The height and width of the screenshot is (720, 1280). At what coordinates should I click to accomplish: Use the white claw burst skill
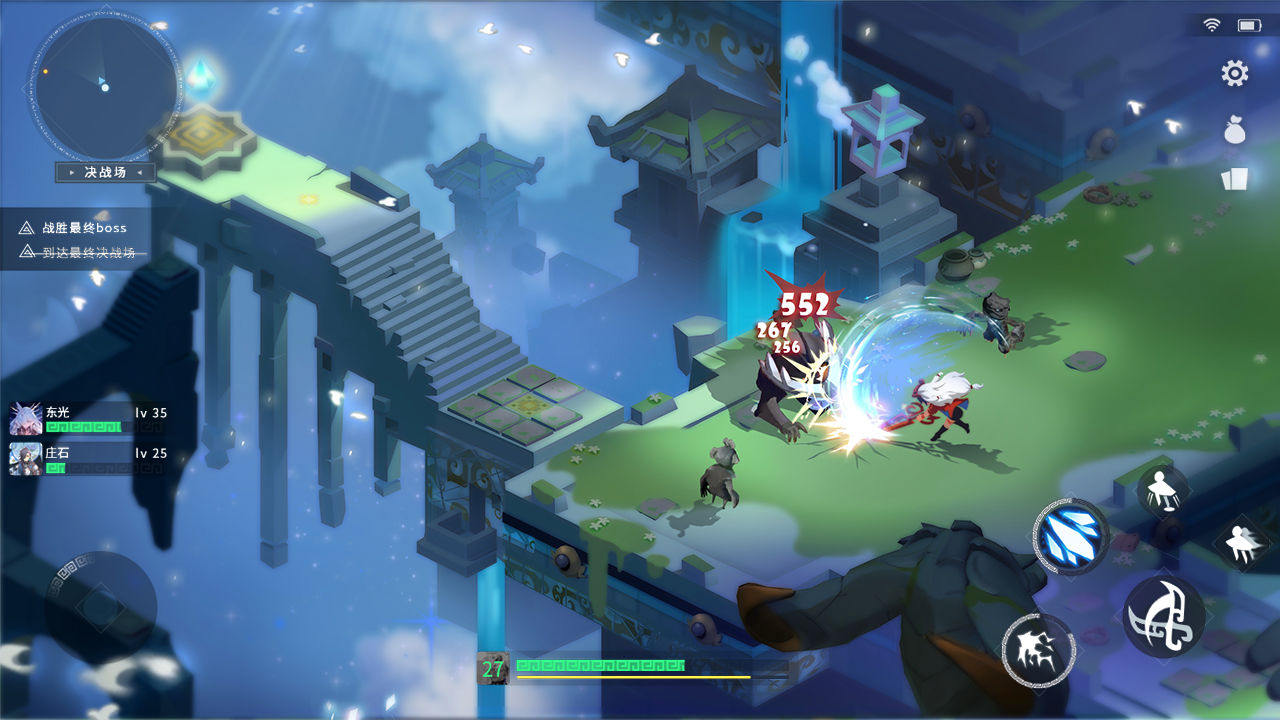[x=1038, y=650]
